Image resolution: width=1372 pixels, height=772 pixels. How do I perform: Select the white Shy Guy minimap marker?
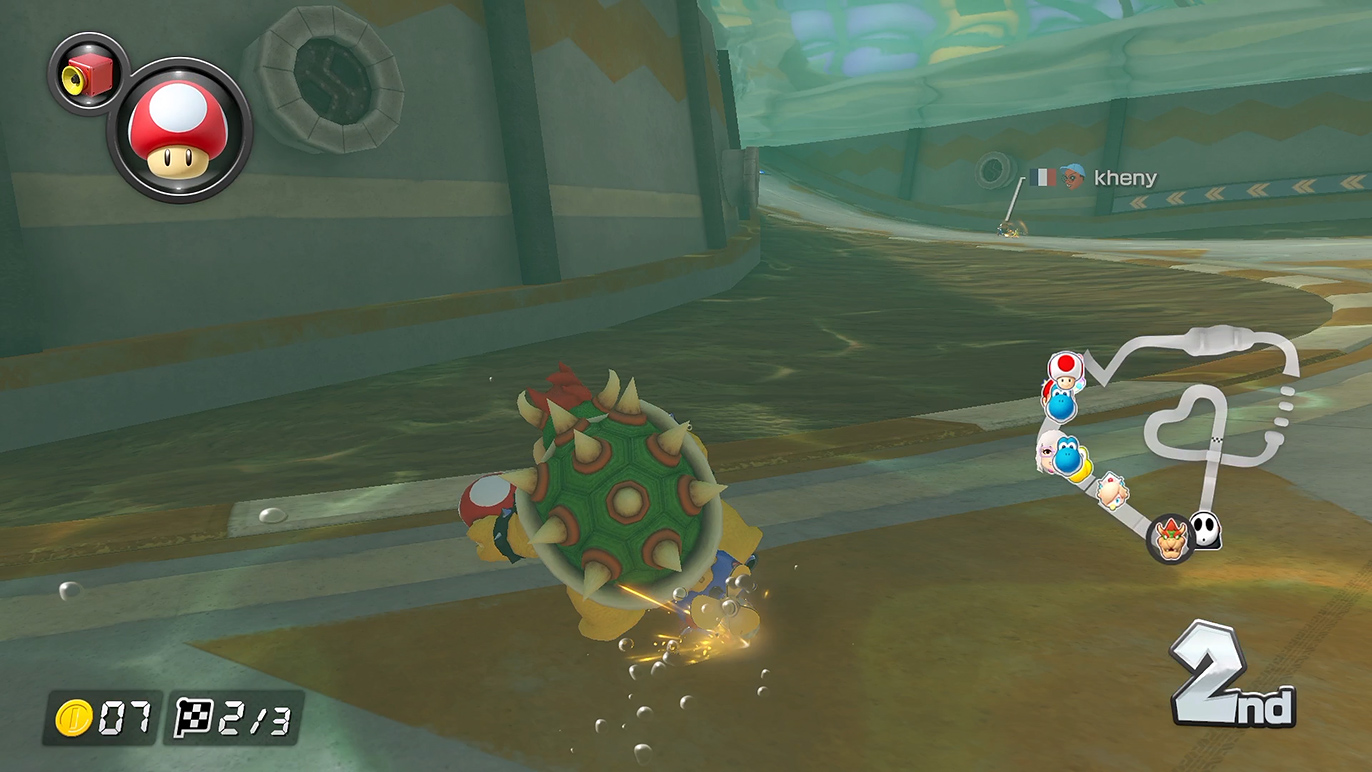[1206, 531]
